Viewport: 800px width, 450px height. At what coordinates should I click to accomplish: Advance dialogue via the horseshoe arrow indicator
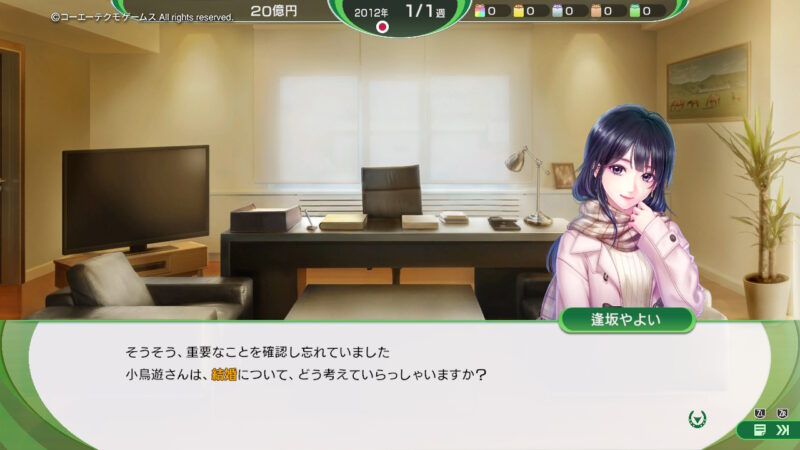[x=699, y=417]
